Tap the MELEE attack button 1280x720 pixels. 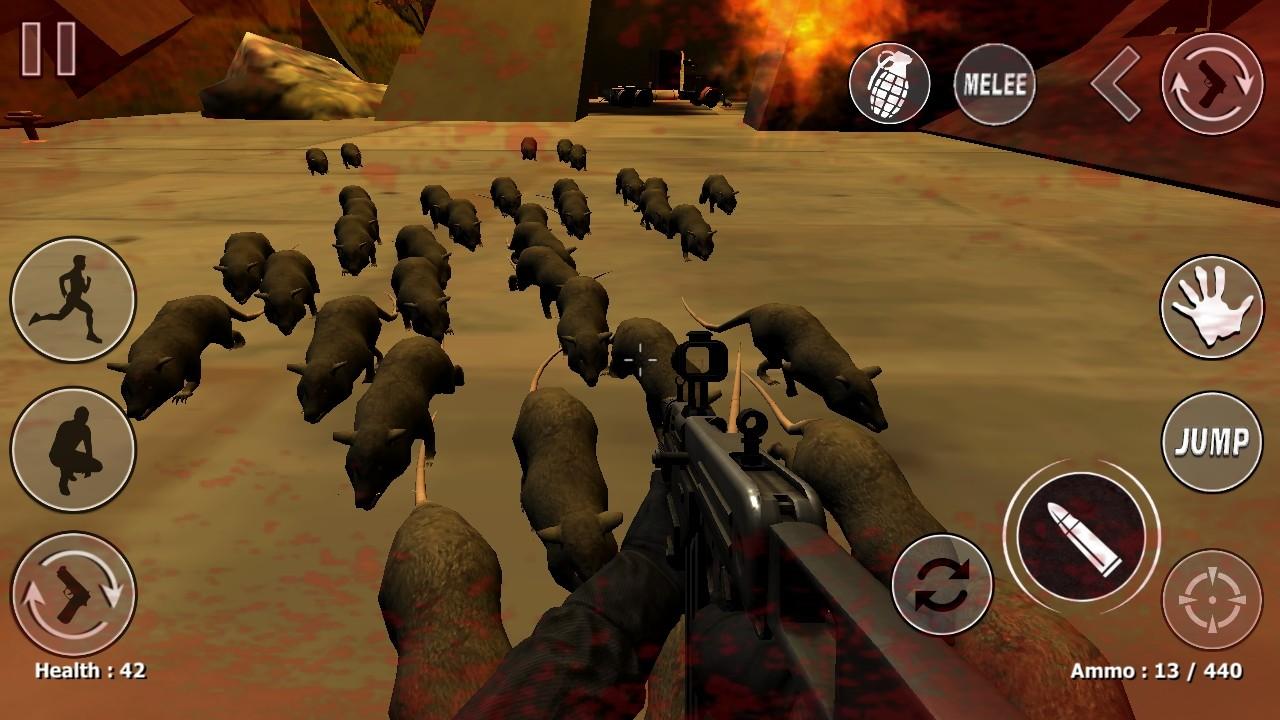point(994,84)
